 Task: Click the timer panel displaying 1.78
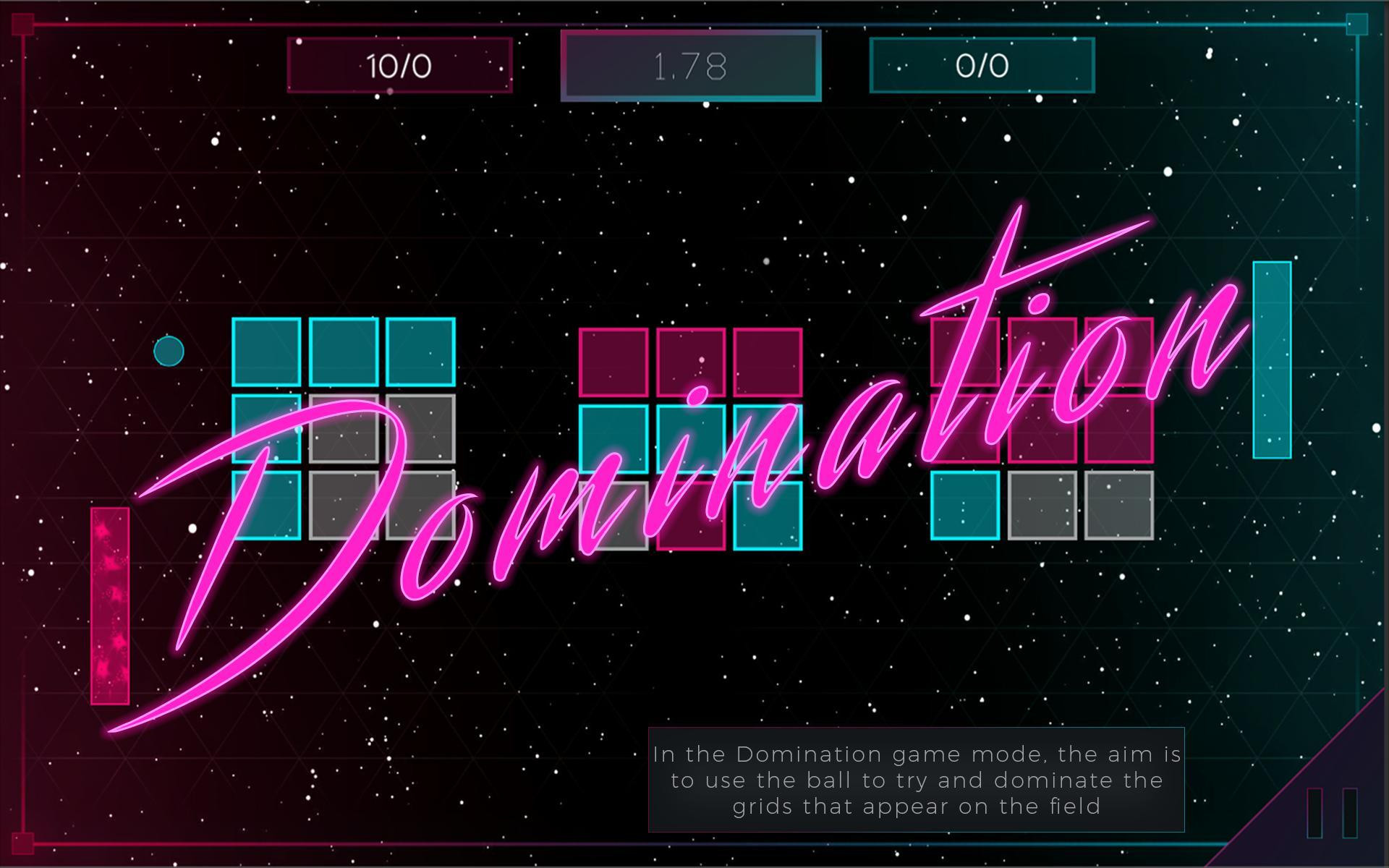(687, 67)
